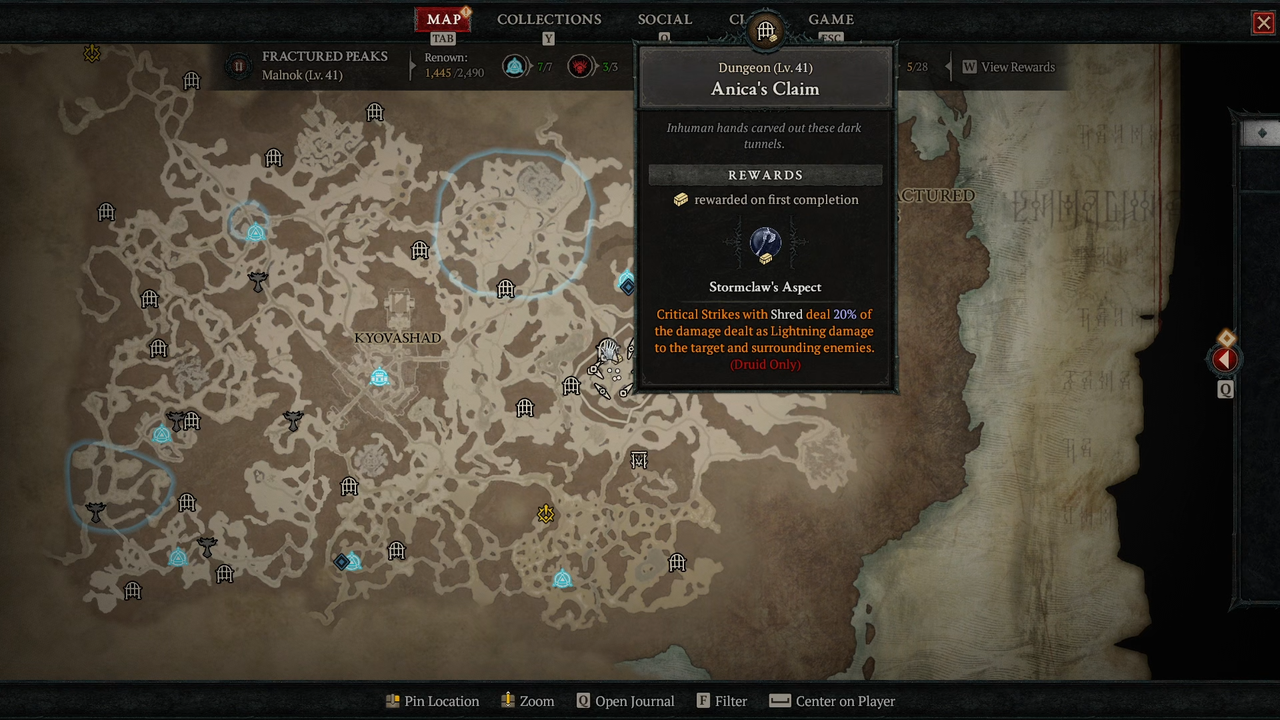This screenshot has width=1280, height=720.
Task: Expand the red arrow panel on the right edge
Action: [x=1225, y=358]
